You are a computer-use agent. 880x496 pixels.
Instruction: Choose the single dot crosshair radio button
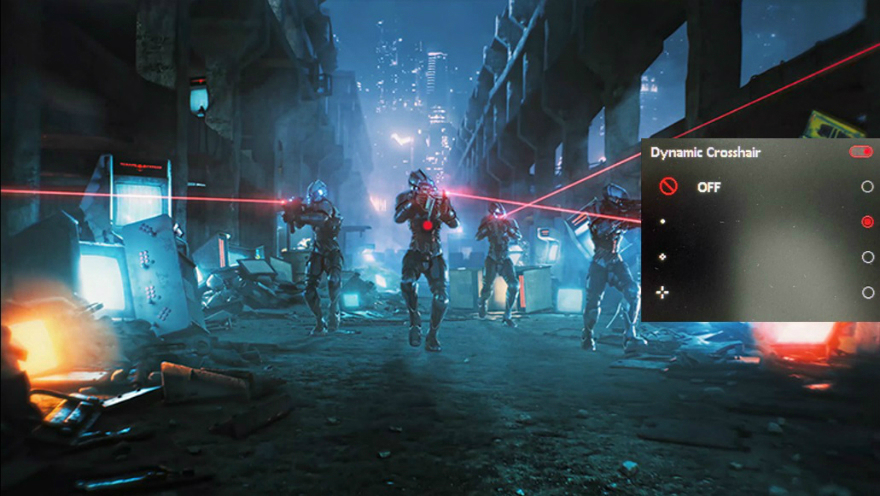(x=867, y=222)
